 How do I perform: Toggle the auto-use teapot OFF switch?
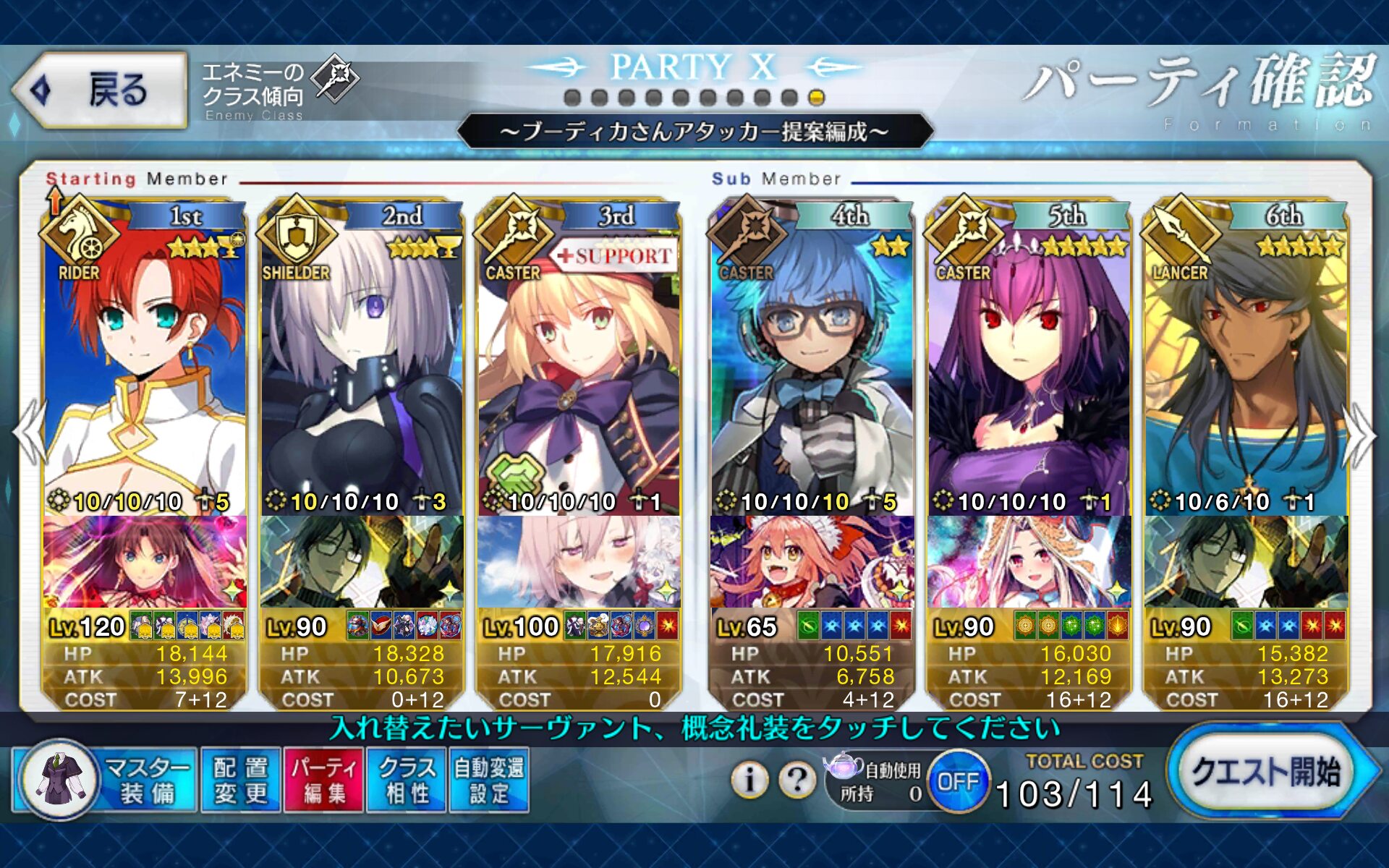(x=958, y=781)
